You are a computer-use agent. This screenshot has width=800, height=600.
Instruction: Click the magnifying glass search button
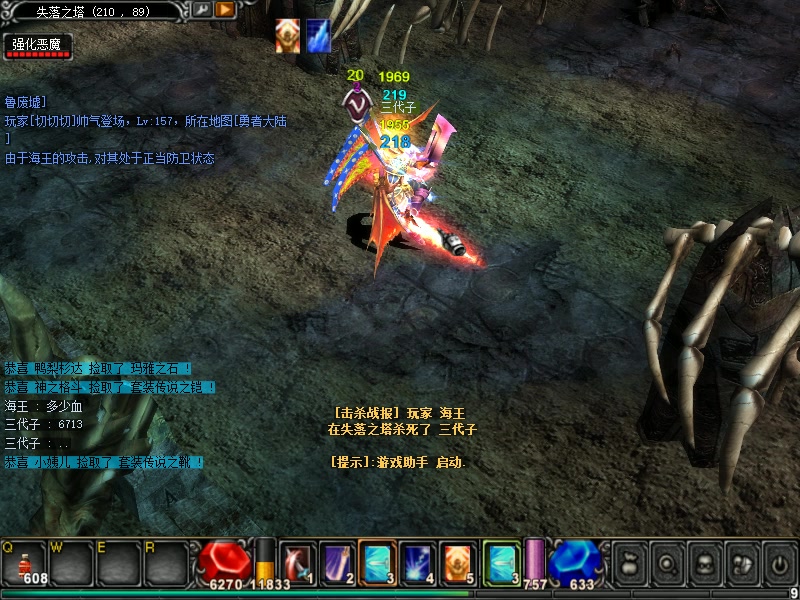tap(667, 563)
